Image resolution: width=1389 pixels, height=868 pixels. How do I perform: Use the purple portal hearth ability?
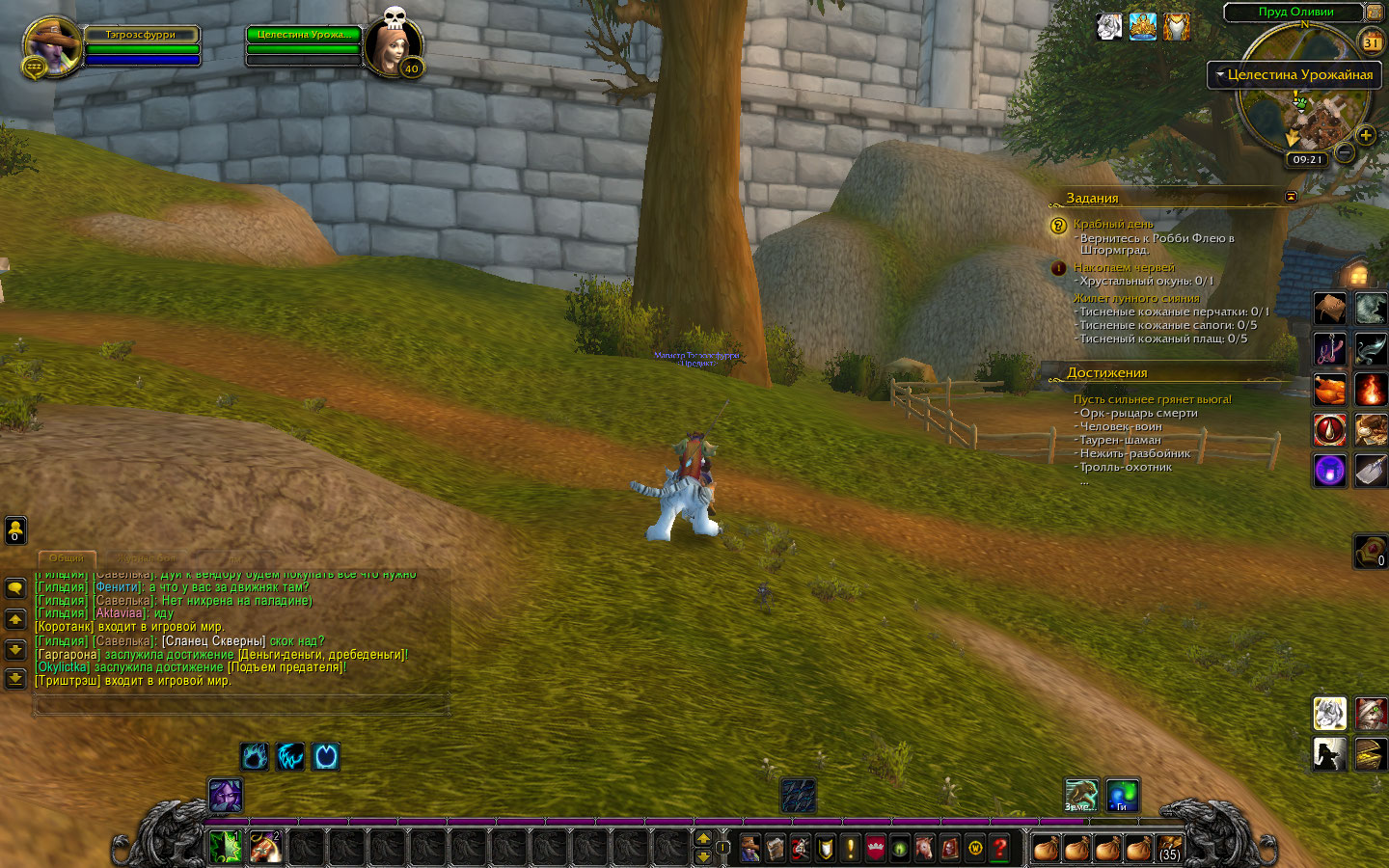tap(1329, 470)
